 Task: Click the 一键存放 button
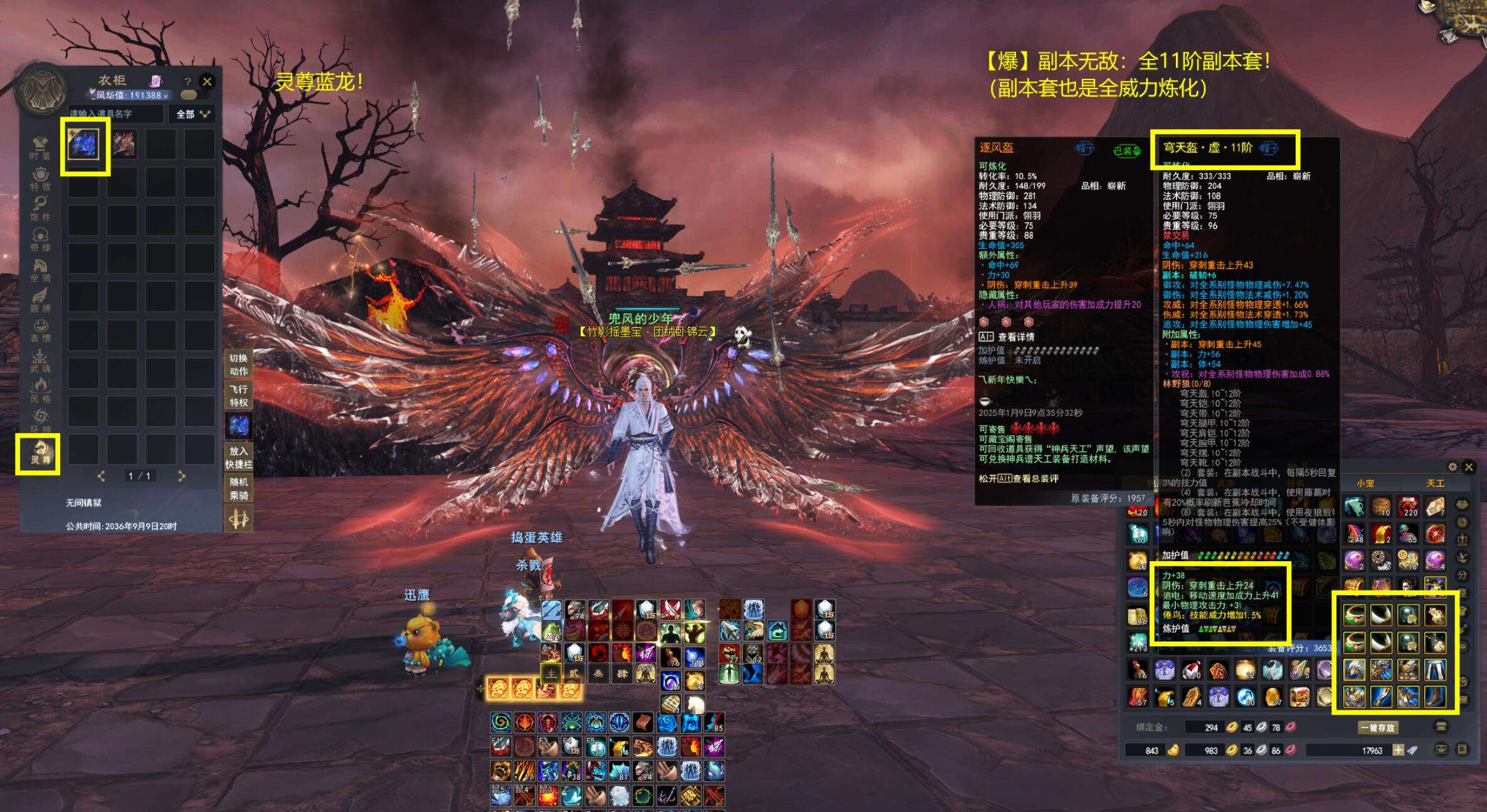click(1377, 727)
